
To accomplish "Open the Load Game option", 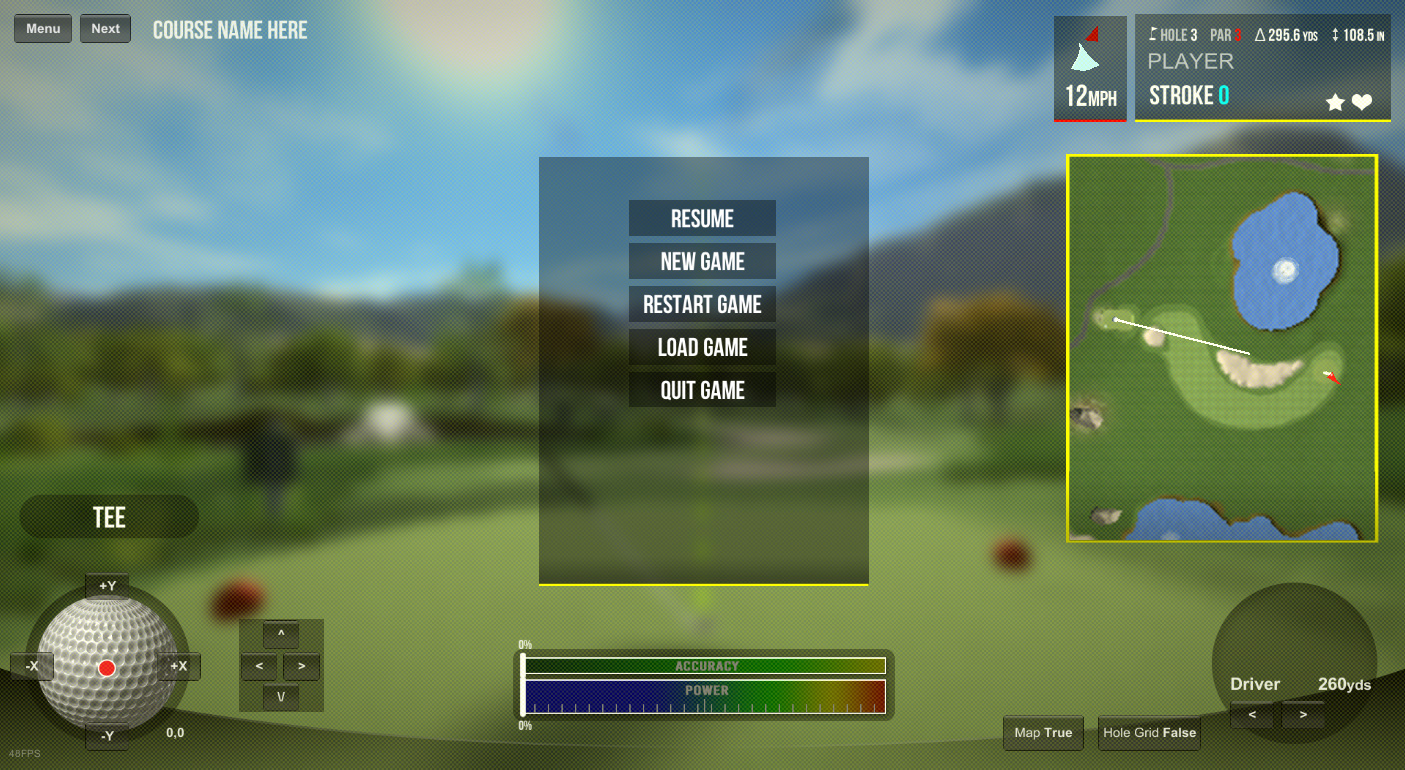I will pos(702,348).
